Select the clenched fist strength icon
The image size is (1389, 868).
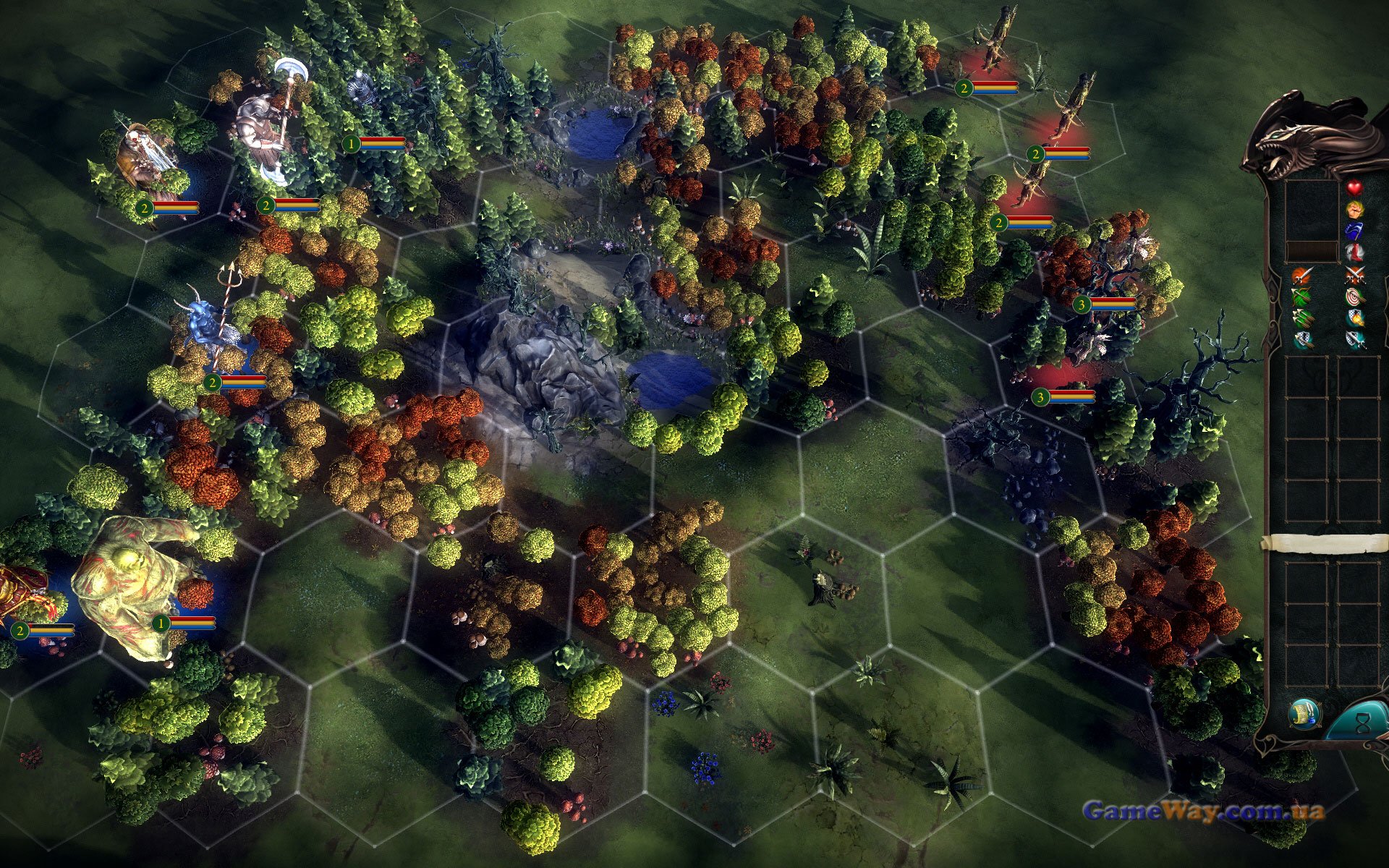point(1354,210)
